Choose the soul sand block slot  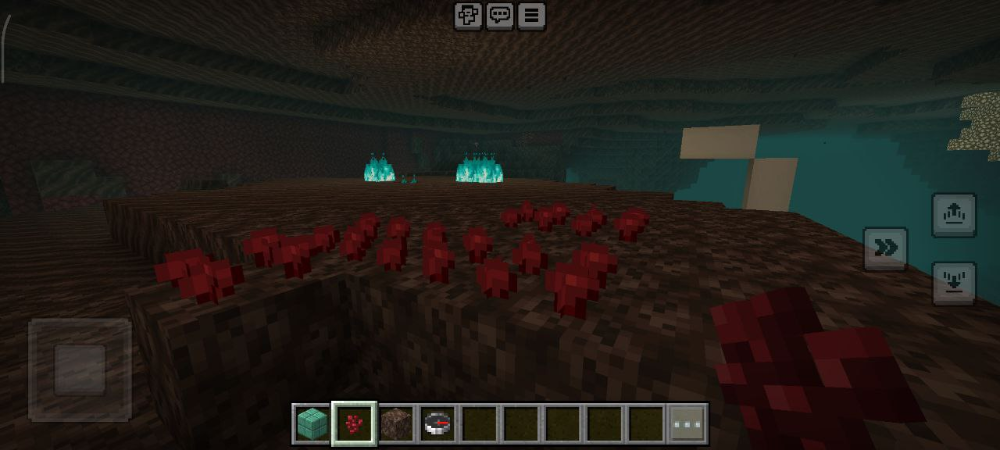click(396, 423)
